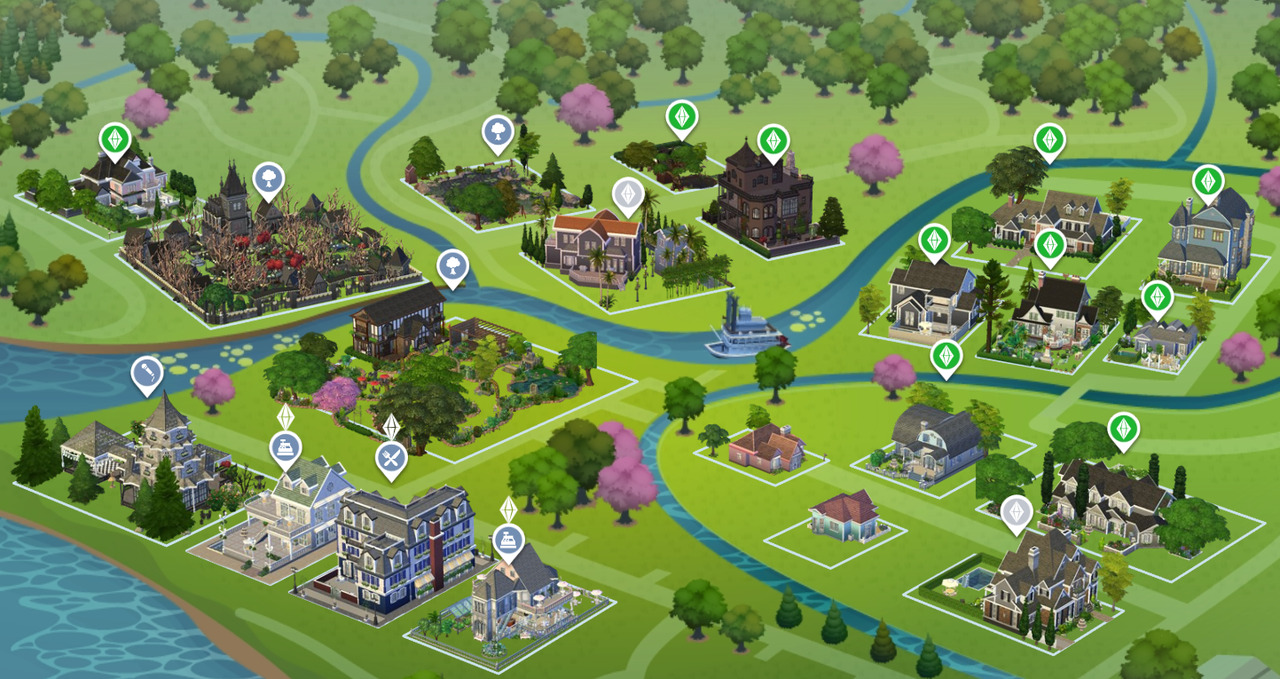Open the fork-and-knife restaurant lot pin
1280x679 pixels.
tap(390, 459)
